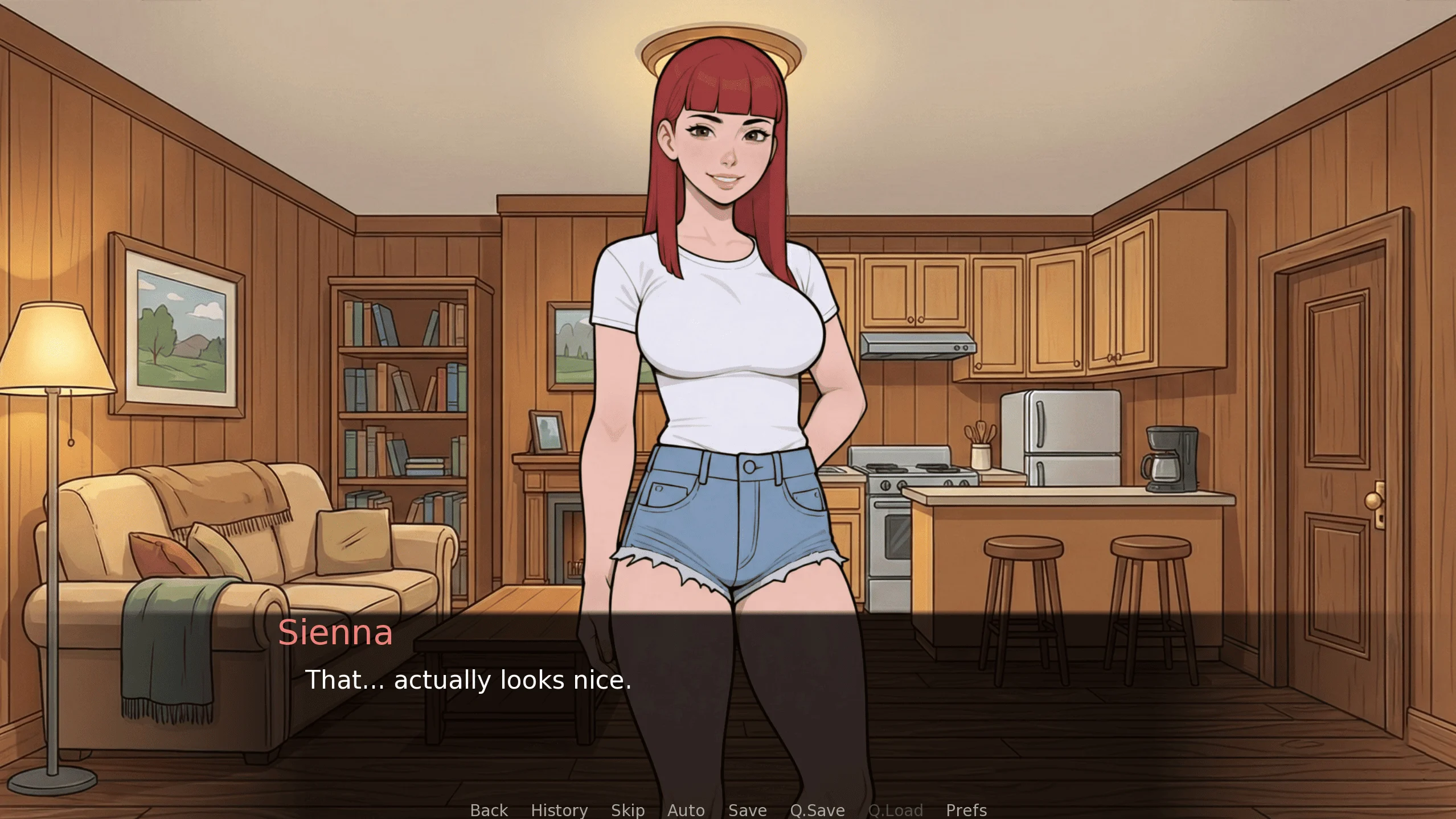The image size is (1456, 819).
Task: Open the dialogue History log
Action: (559, 810)
